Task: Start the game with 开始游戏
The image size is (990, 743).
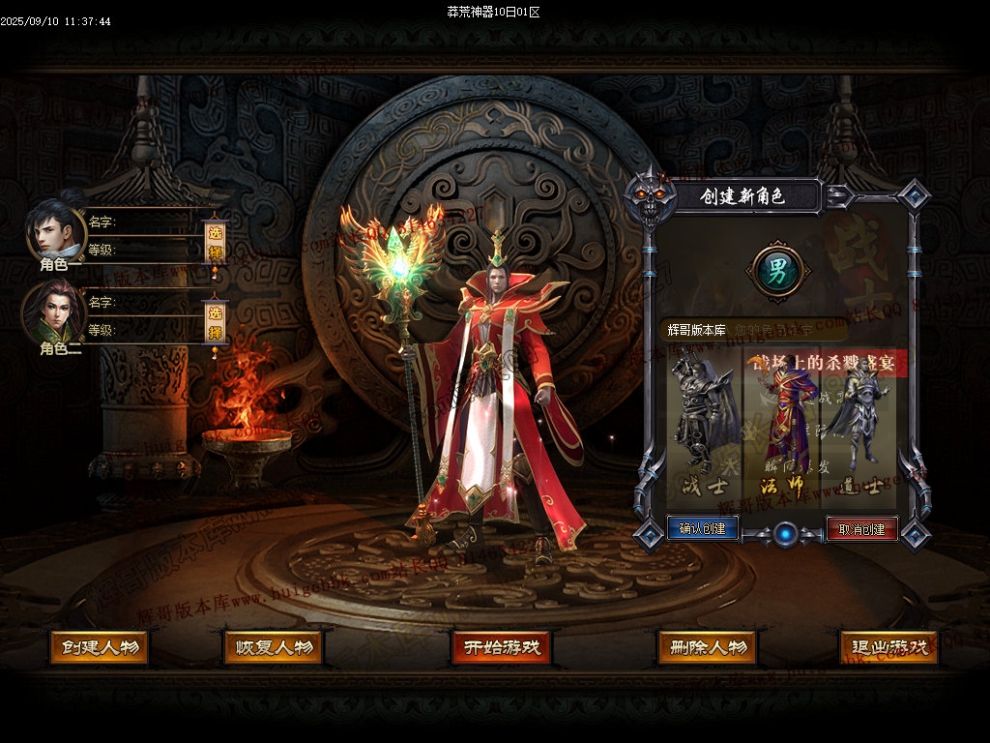Action: coord(501,647)
